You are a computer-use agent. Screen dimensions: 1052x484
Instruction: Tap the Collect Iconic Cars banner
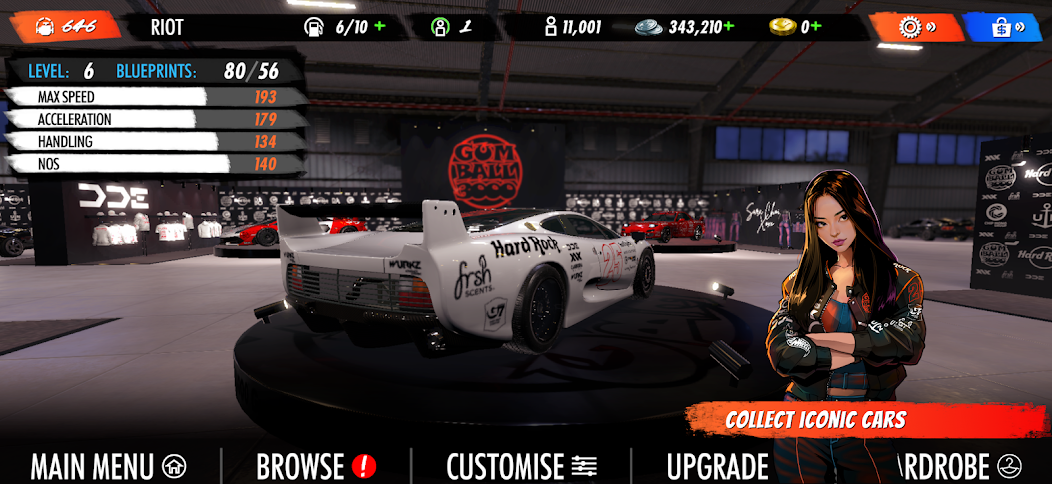816,419
